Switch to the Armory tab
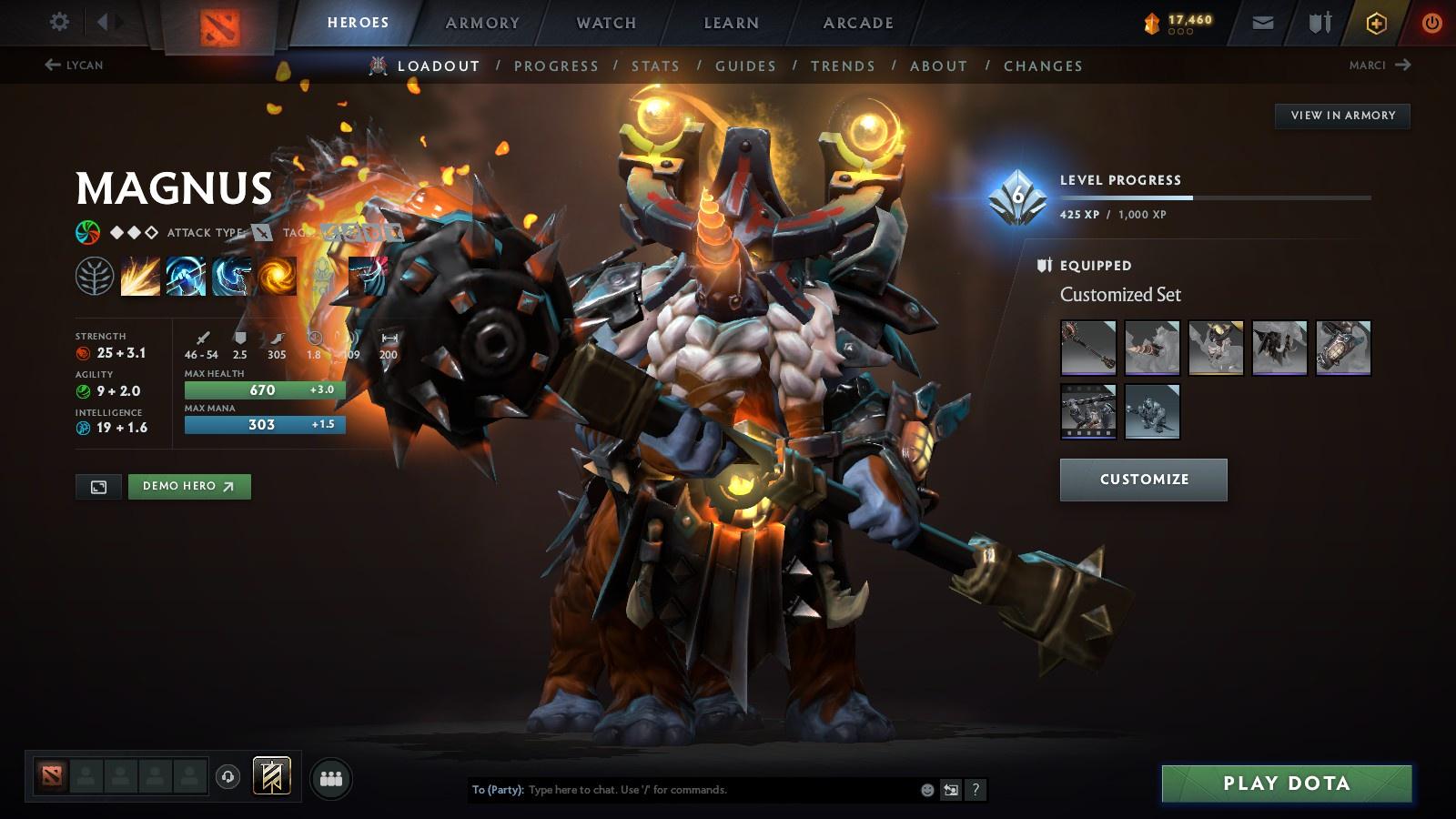Viewport: 1456px width, 819px height. pos(481,23)
